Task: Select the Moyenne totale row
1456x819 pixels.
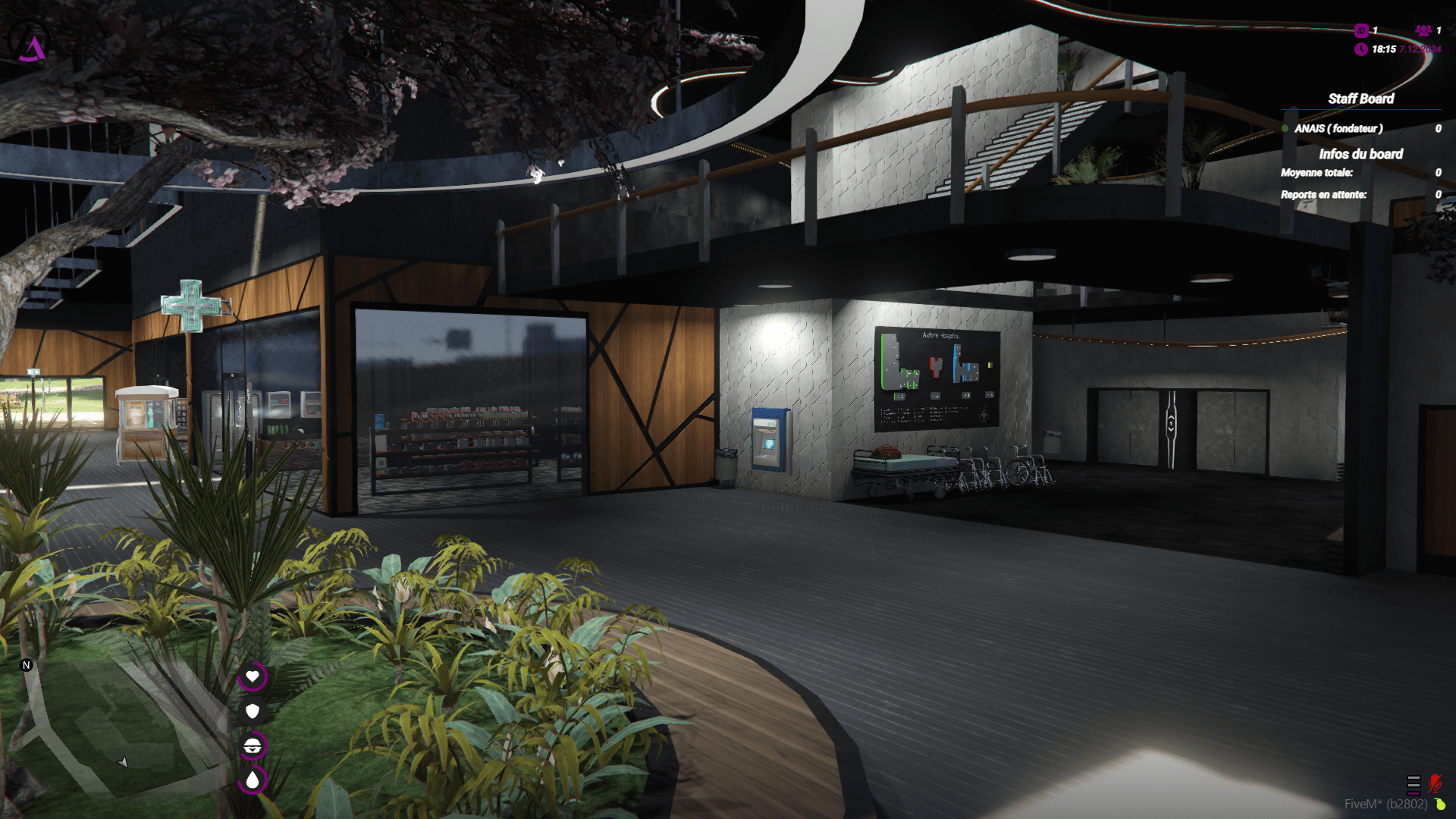Action: coord(1317,173)
